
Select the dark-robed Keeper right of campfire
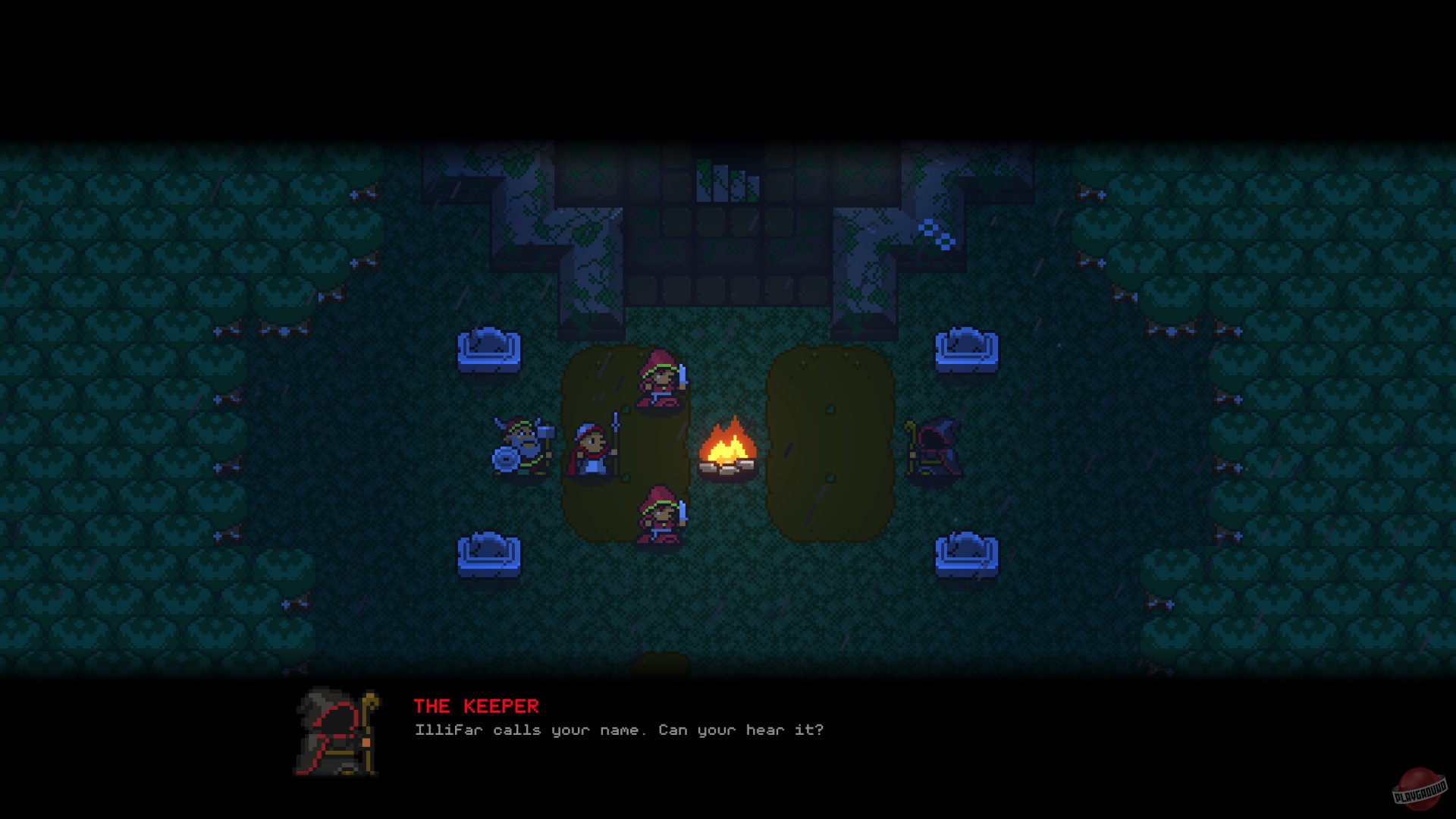937,447
